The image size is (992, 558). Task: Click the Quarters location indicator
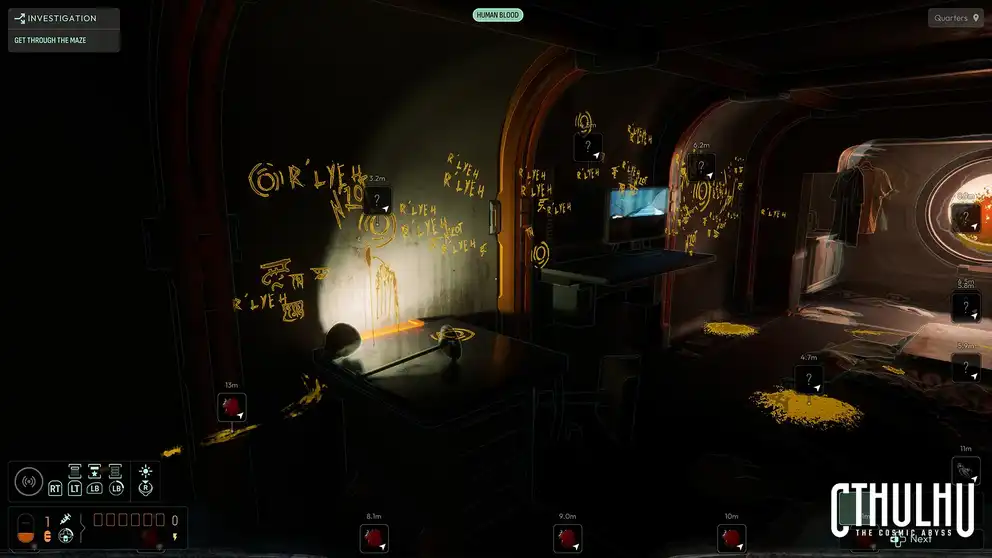click(955, 18)
